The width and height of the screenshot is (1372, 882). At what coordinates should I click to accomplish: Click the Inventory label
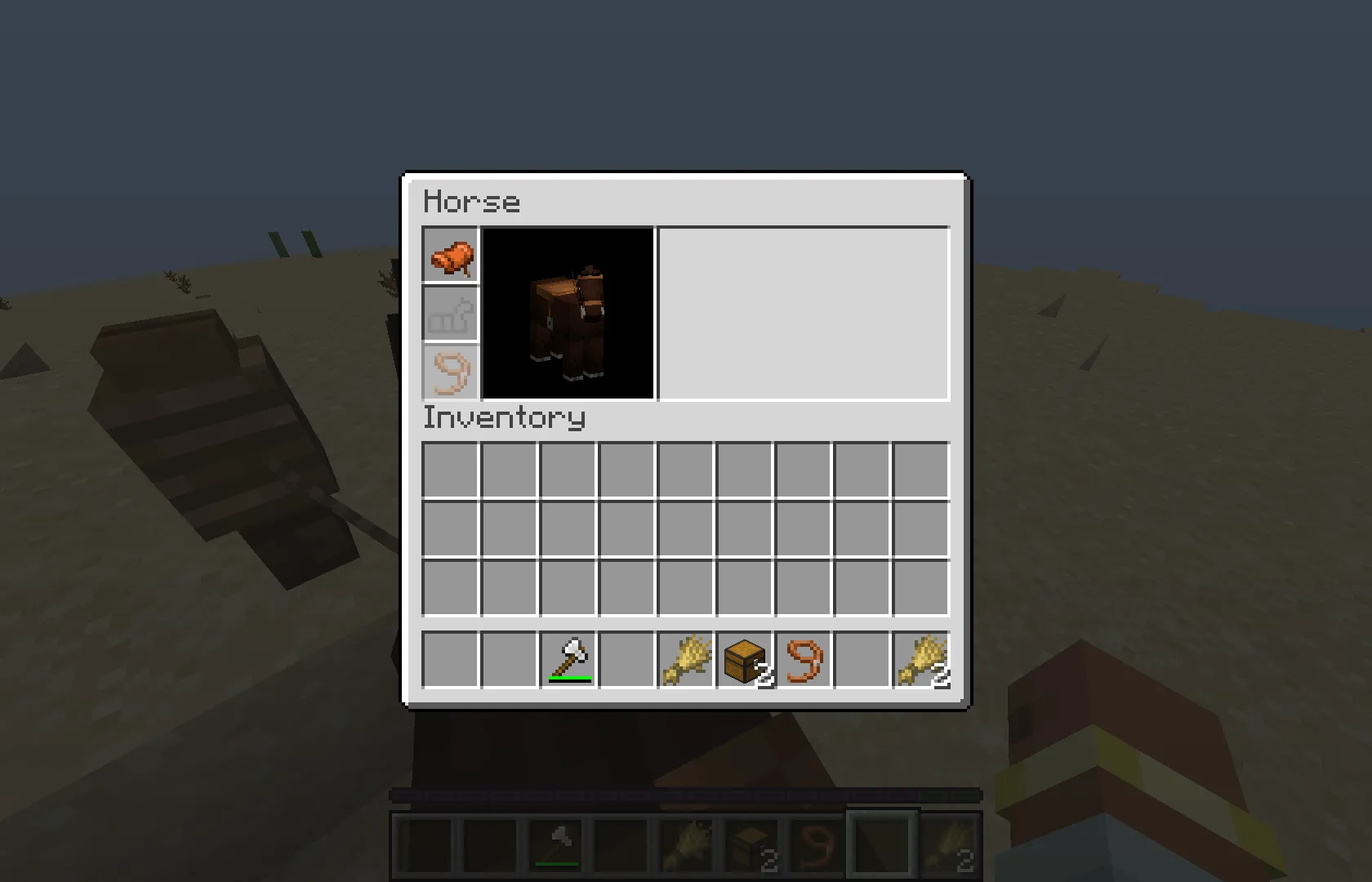(x=503, y=416)
